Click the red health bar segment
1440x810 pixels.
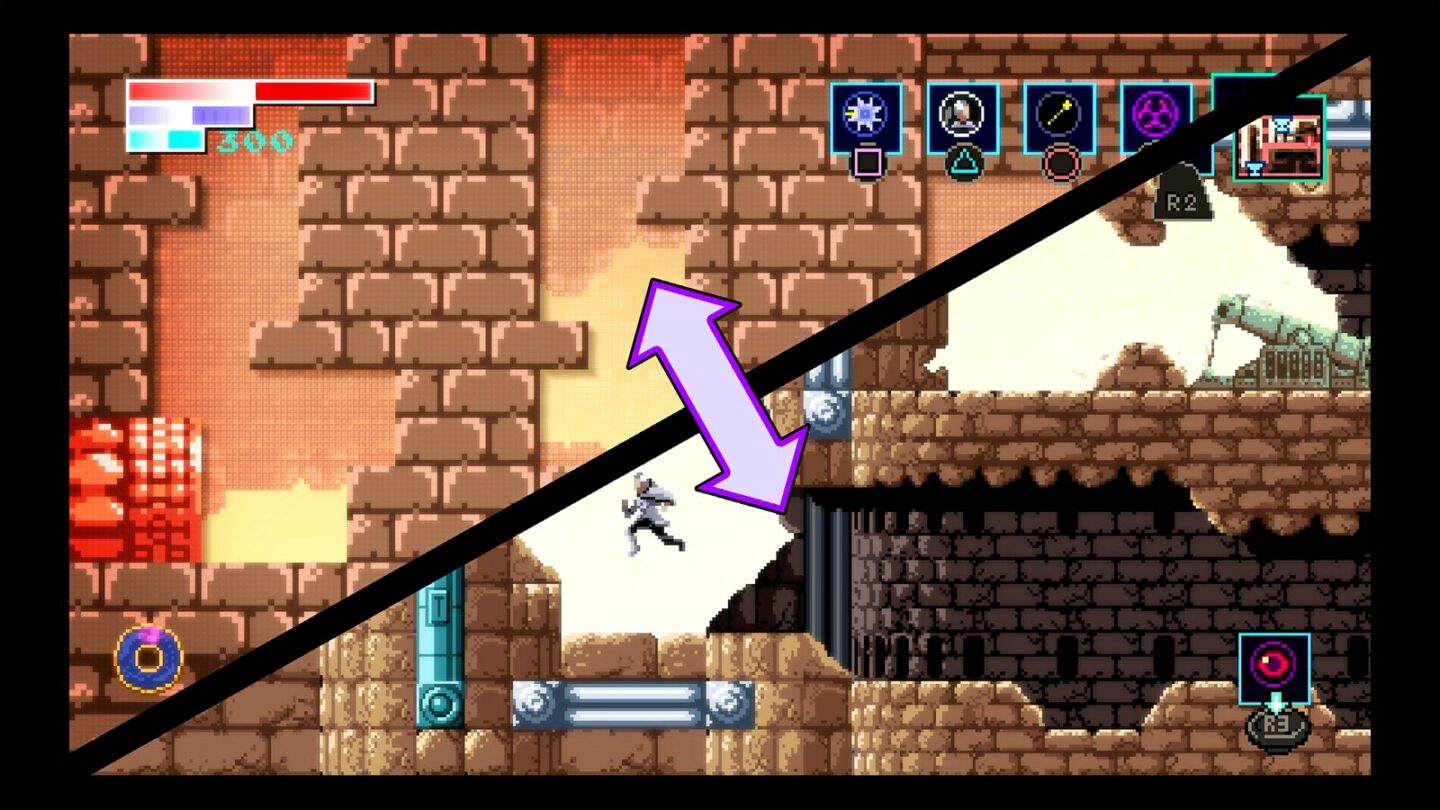[310, 93]
